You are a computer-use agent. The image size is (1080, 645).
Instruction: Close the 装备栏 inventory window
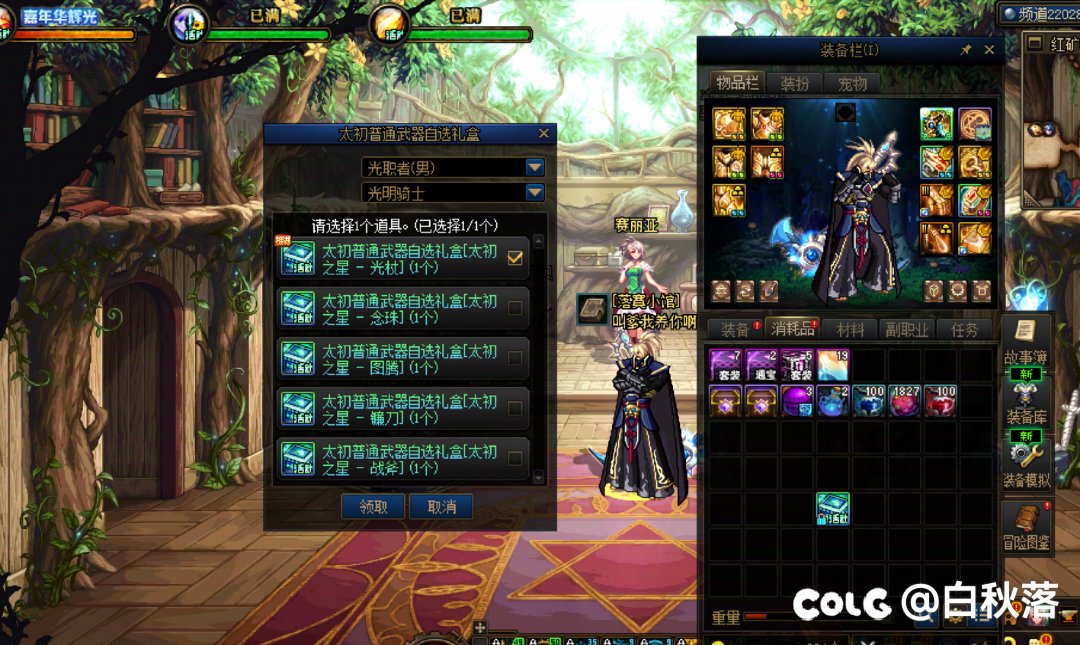(x=989, y=50)
